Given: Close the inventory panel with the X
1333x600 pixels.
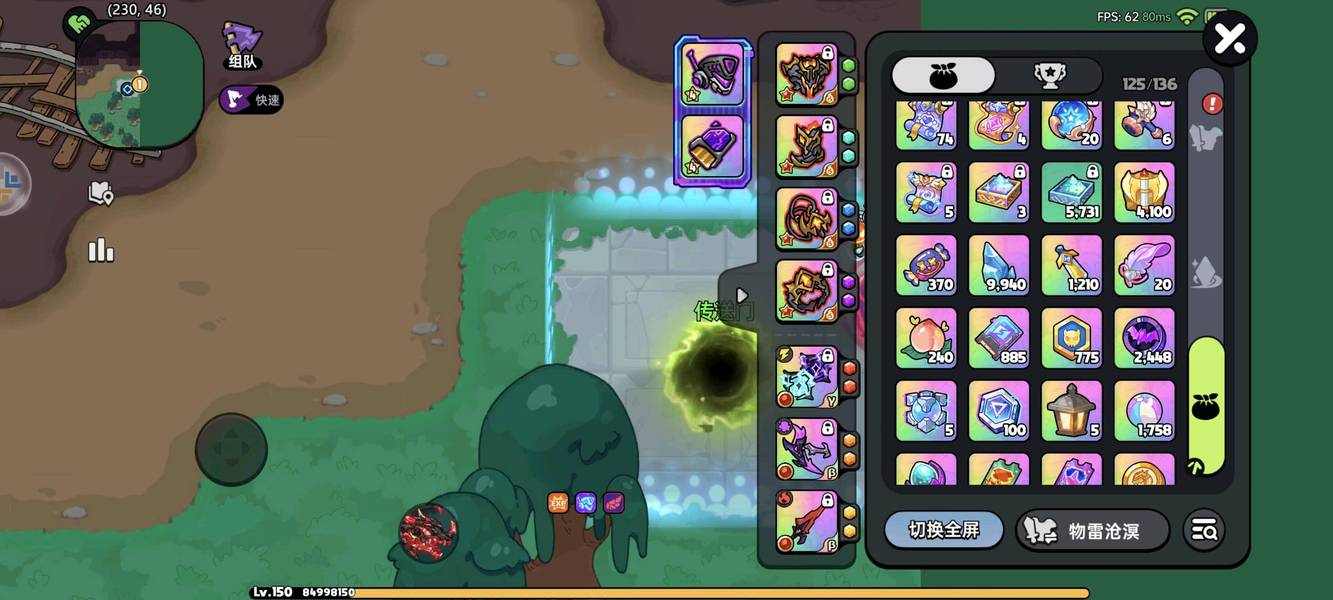Looking at the screenshot, I should (x=1229, y=39).
